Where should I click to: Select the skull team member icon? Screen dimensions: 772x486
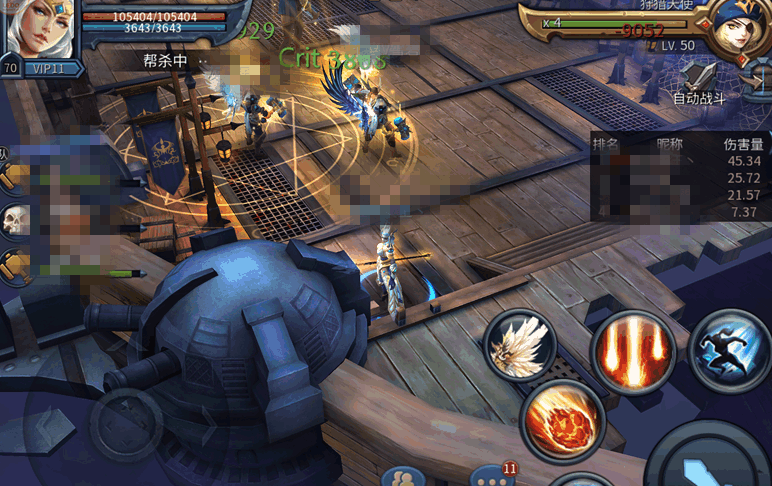pos(15,220)
